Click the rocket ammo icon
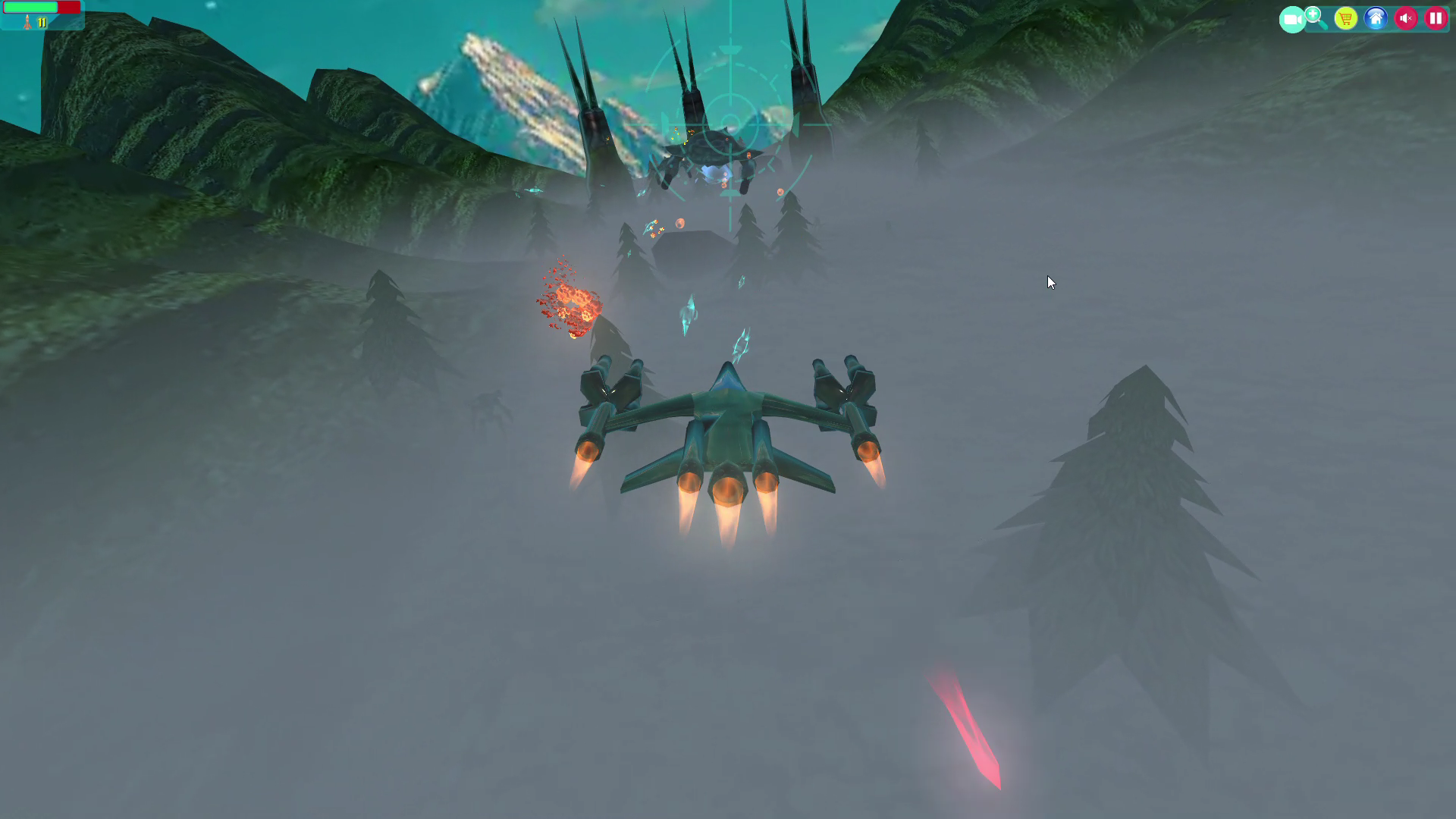1456x819 pixels. pyautogui.click(x=27, y=23)
